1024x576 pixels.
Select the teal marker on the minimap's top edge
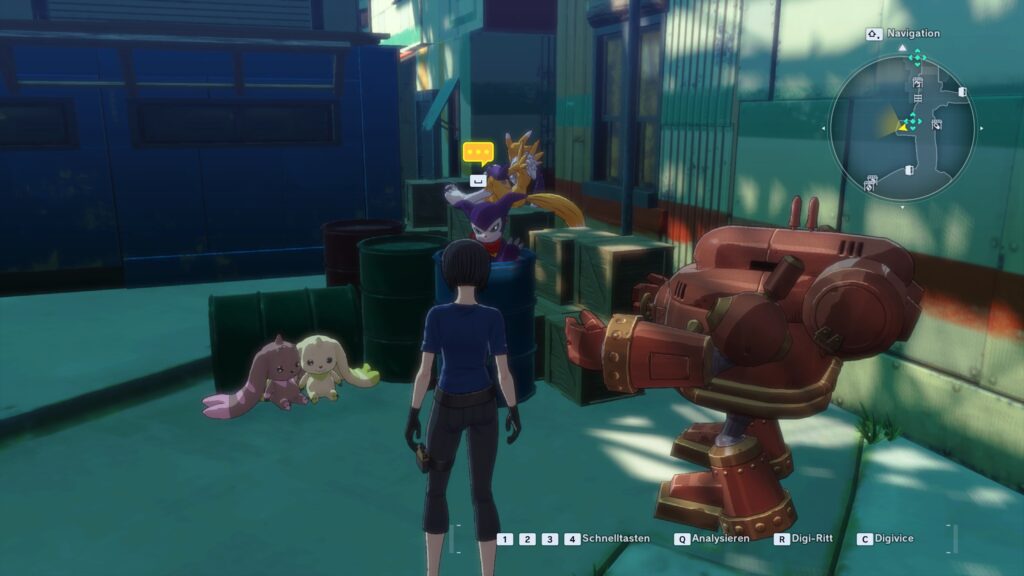pyautogui.click(x=917, y=57)
